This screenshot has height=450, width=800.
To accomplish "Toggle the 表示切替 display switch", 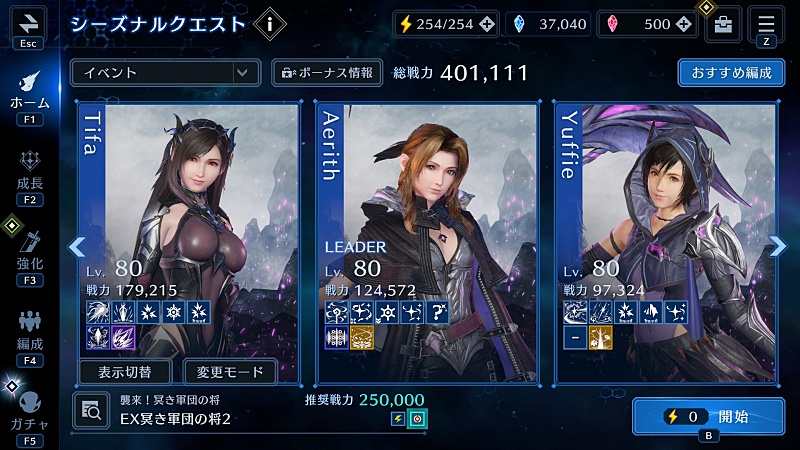I will (x=126, y=372).
